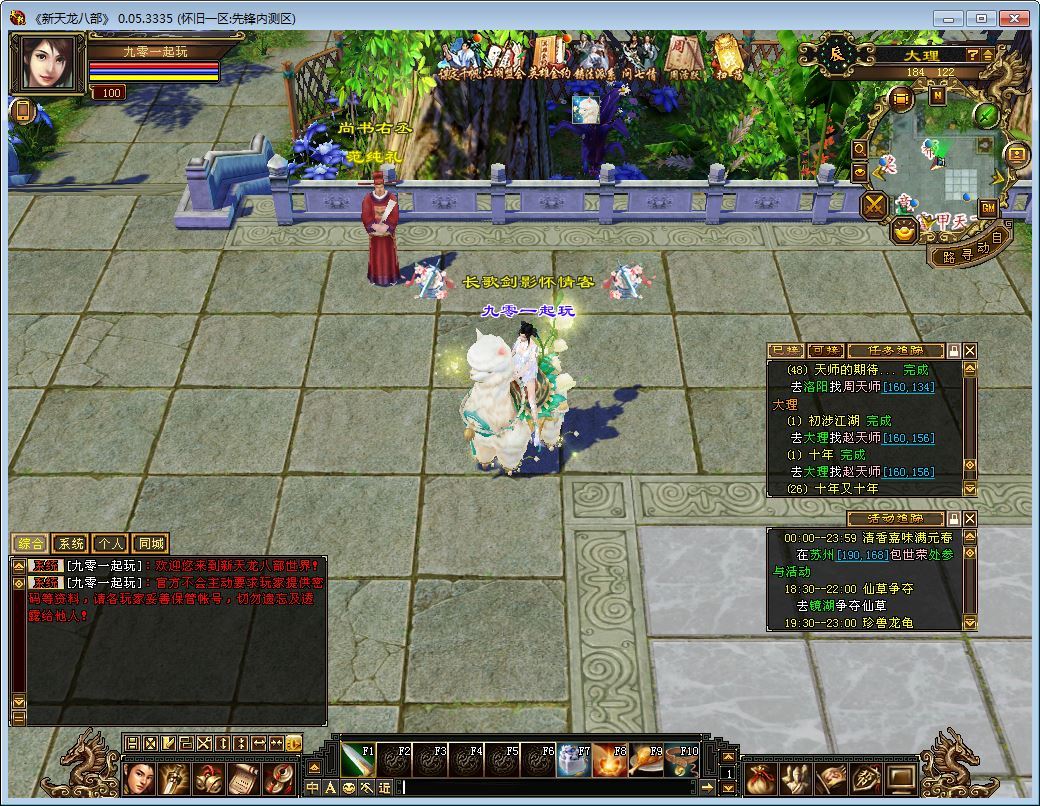Open the money pouch bag icon
The height and width of the screenshot is (806, 1040).
point(759,777)
